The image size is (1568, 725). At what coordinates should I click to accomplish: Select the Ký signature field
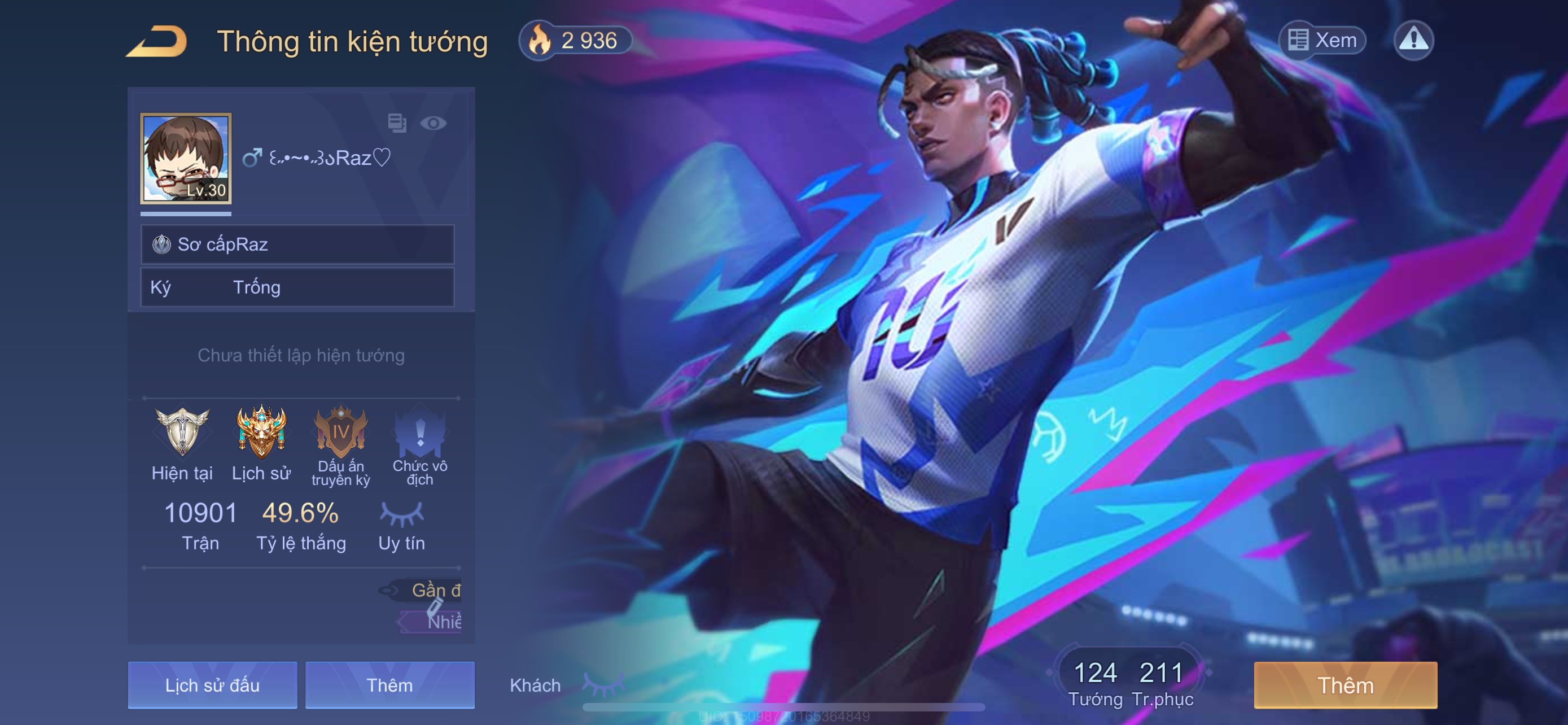pyautogui.click(x=297, y=287)
